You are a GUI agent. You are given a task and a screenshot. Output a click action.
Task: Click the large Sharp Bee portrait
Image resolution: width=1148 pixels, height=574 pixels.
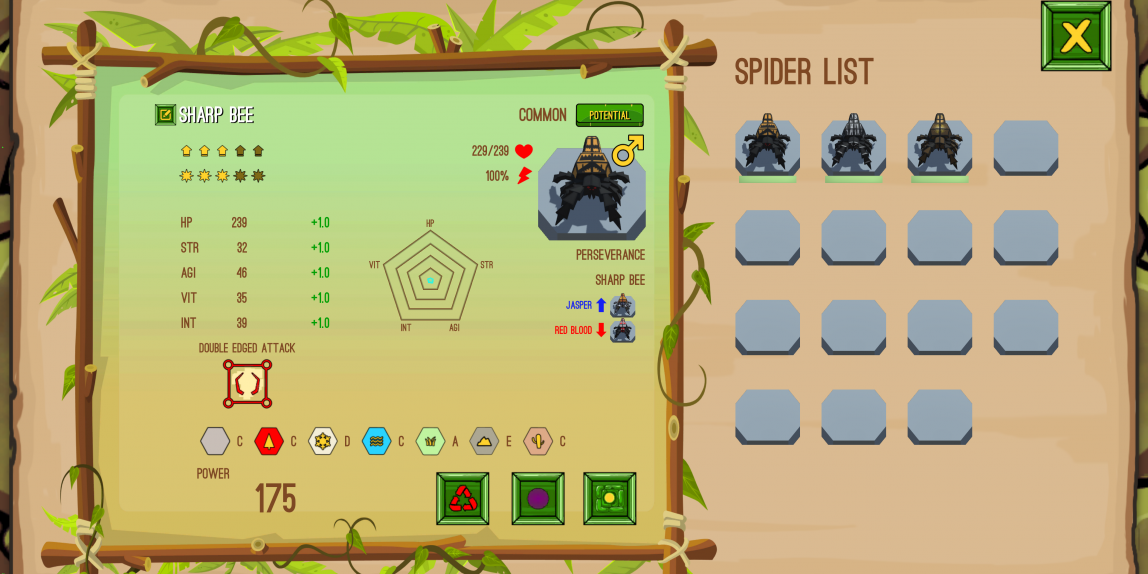point(591,190)
